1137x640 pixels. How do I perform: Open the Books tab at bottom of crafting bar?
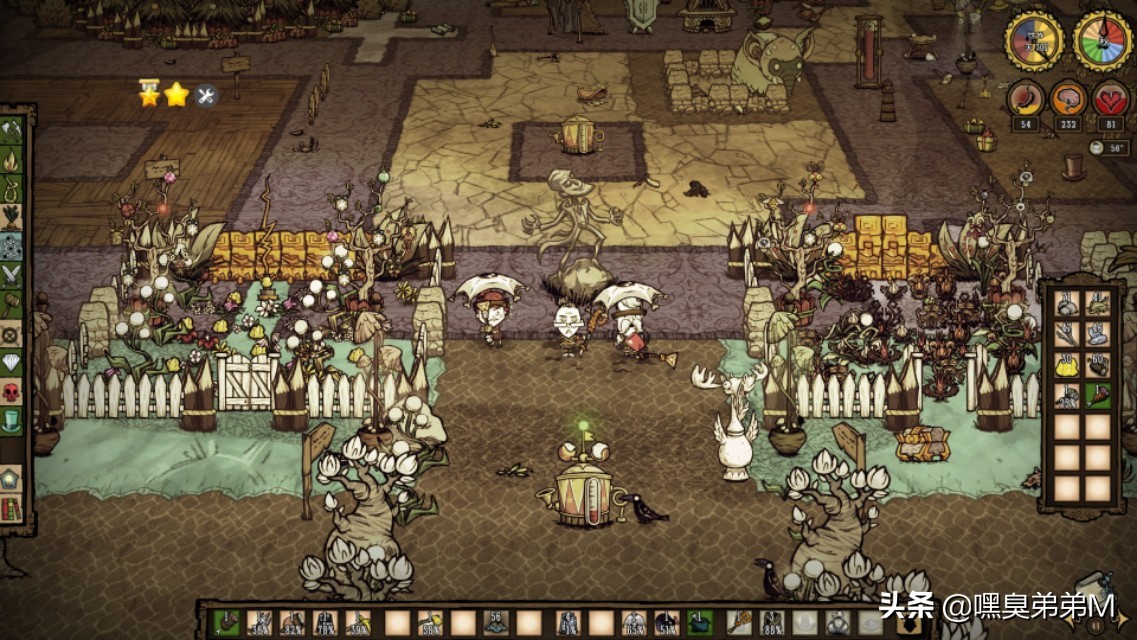point(12,507)
